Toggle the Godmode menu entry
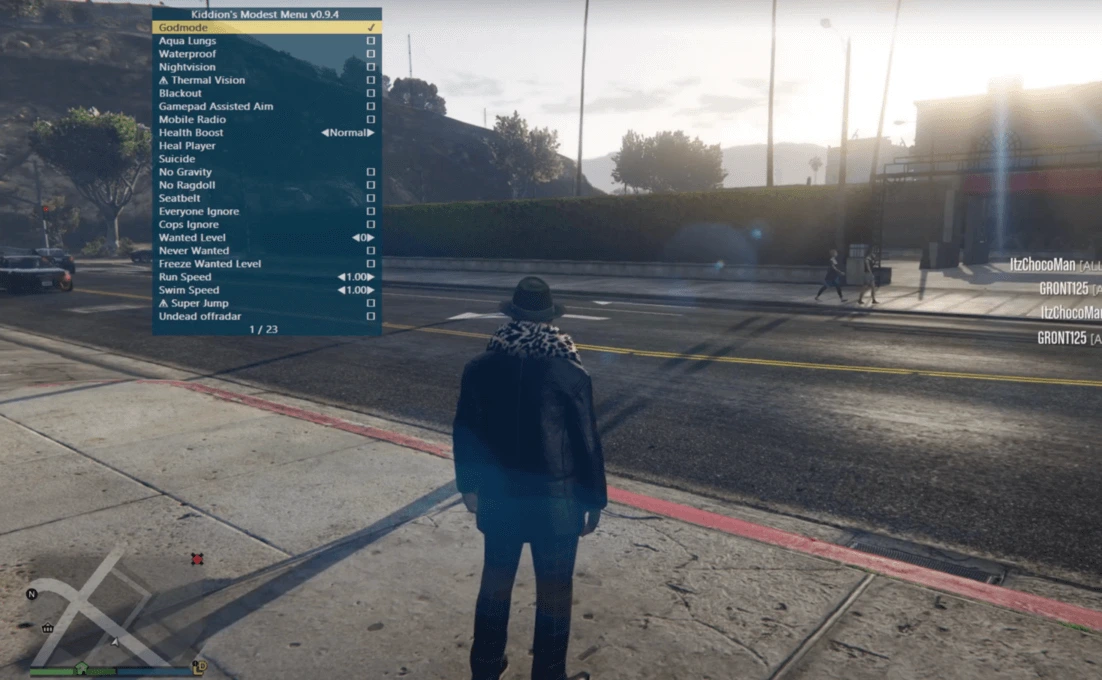Image resolution: width=1102 pixels, height=680 pixels. coord(370,28)
